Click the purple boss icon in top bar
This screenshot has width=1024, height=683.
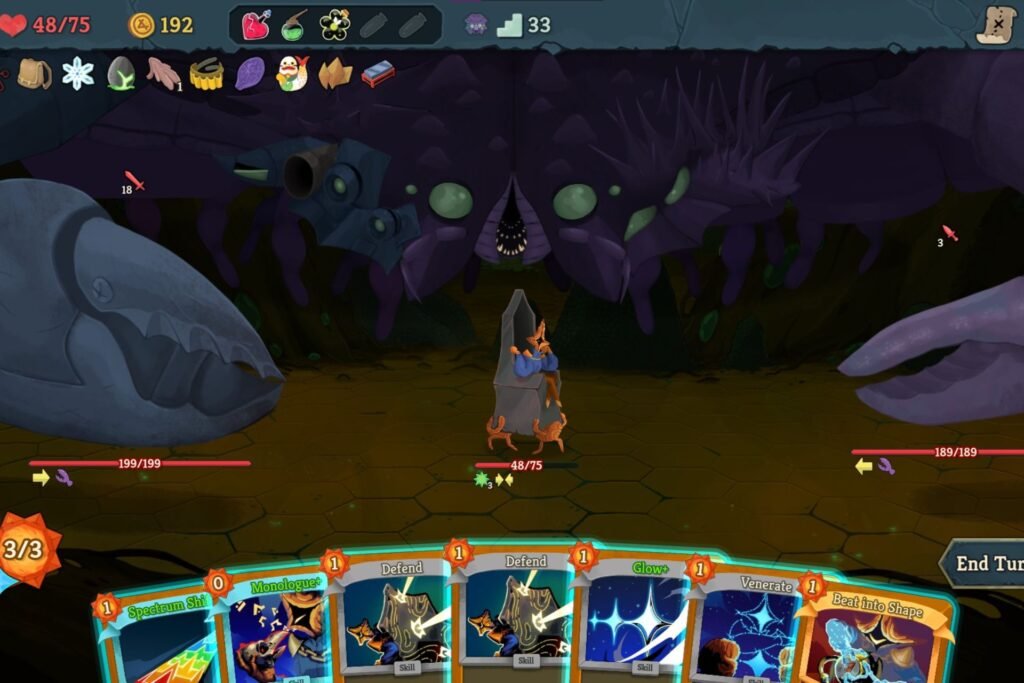point(476,25)
